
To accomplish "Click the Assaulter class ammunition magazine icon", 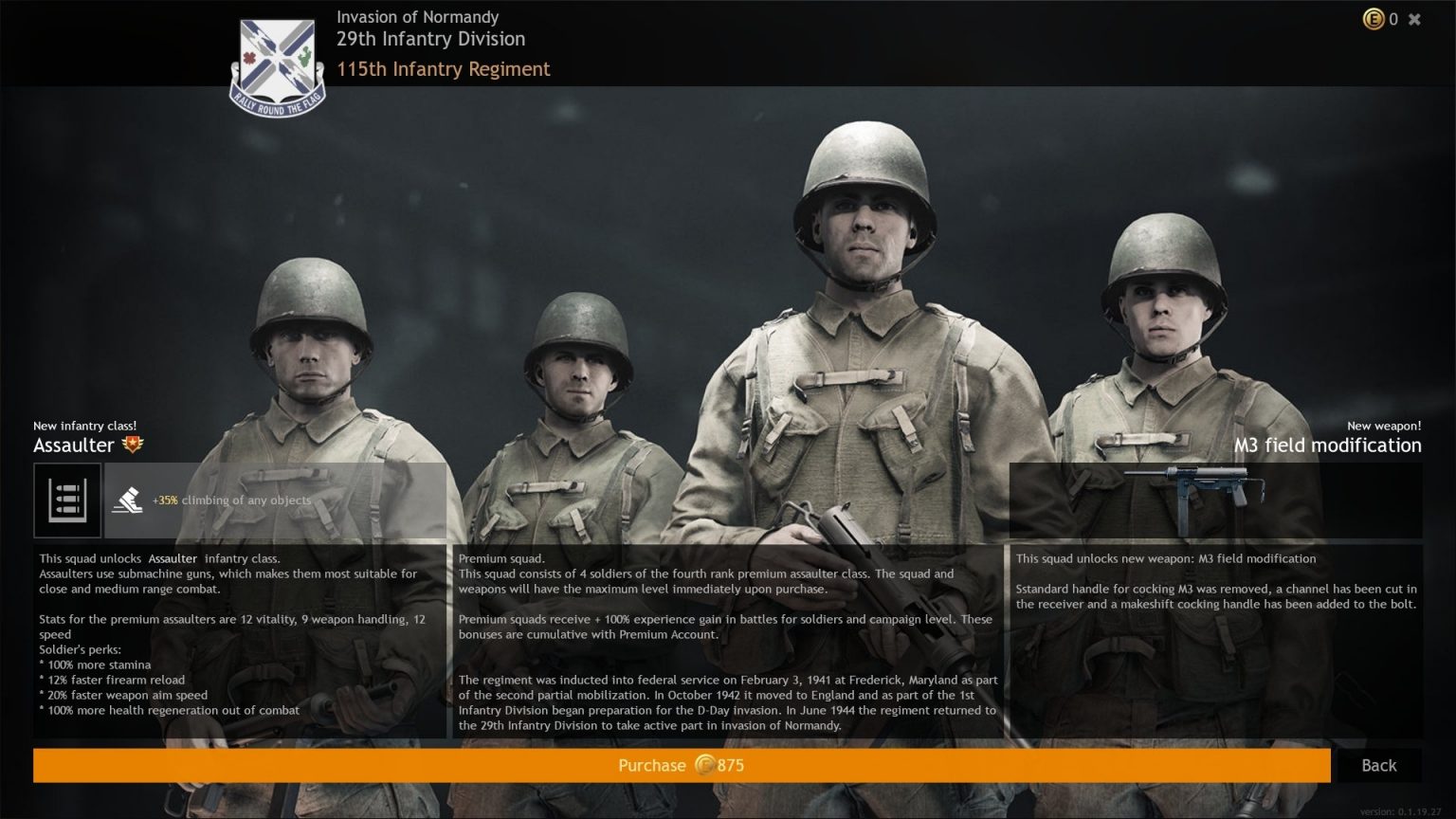I will pyautogui.click(x=66, y=500).
